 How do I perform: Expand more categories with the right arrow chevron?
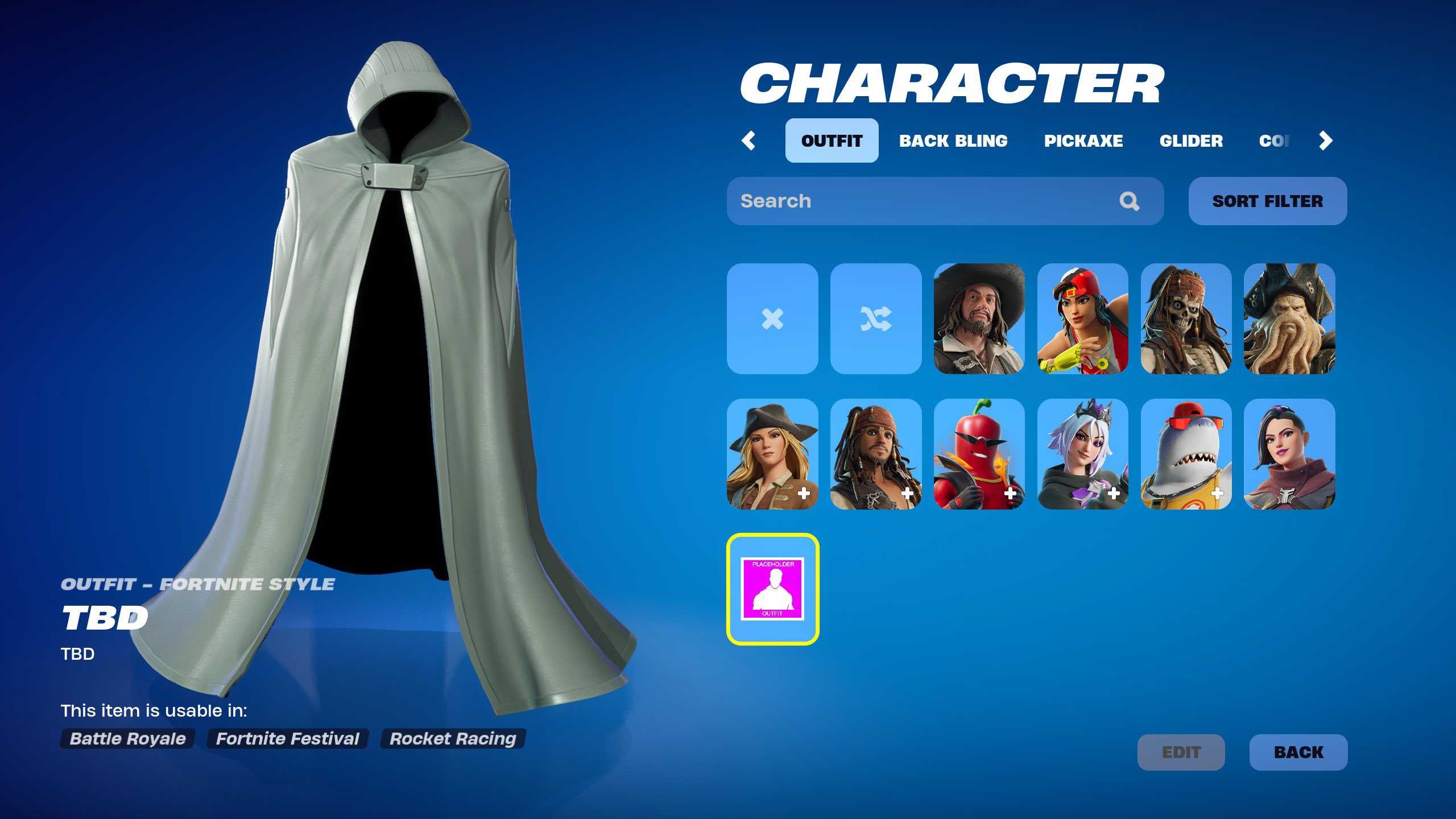coord(1325,140)
